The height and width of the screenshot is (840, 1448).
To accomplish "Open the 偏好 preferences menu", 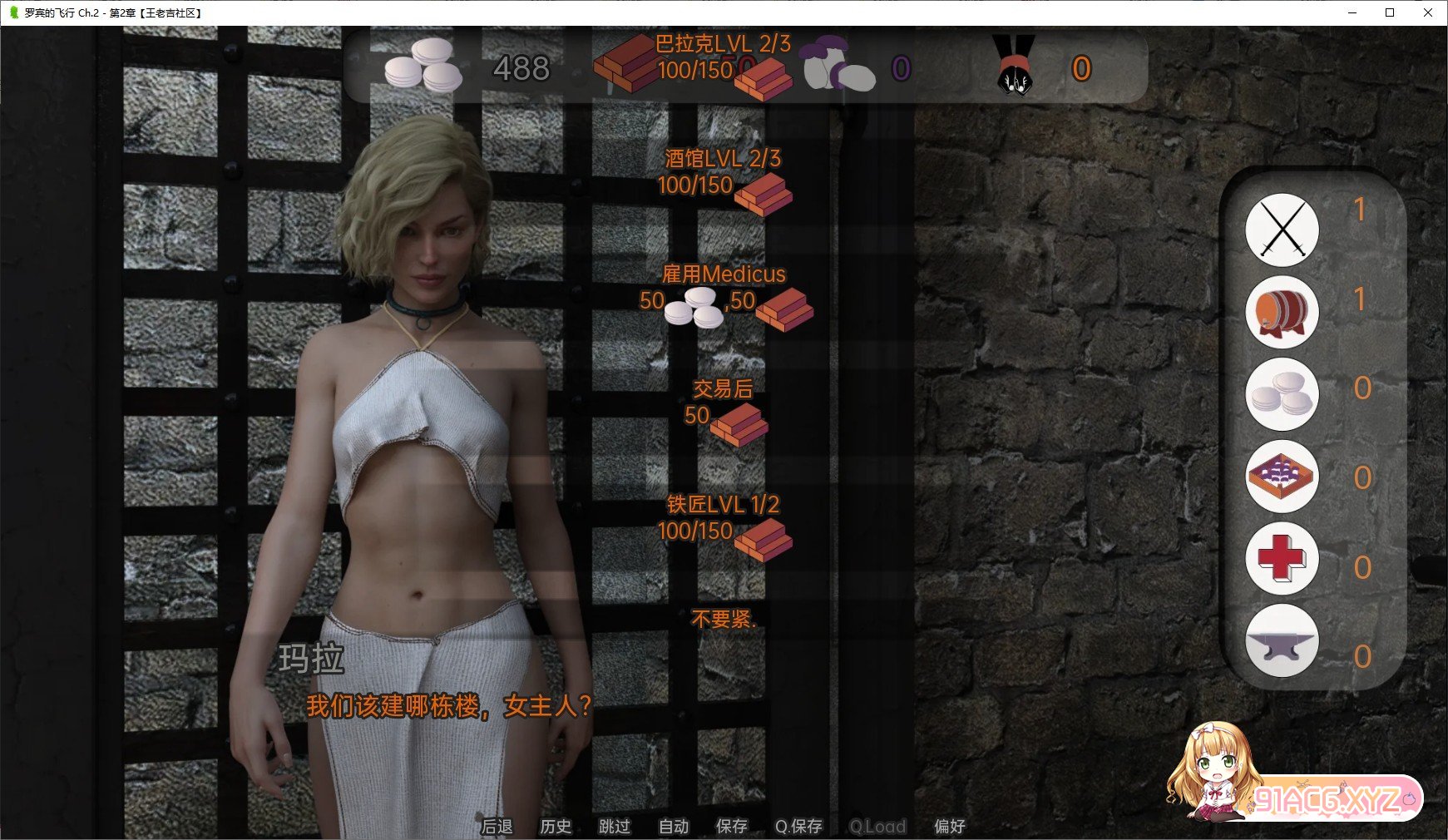I will point(950,826).
